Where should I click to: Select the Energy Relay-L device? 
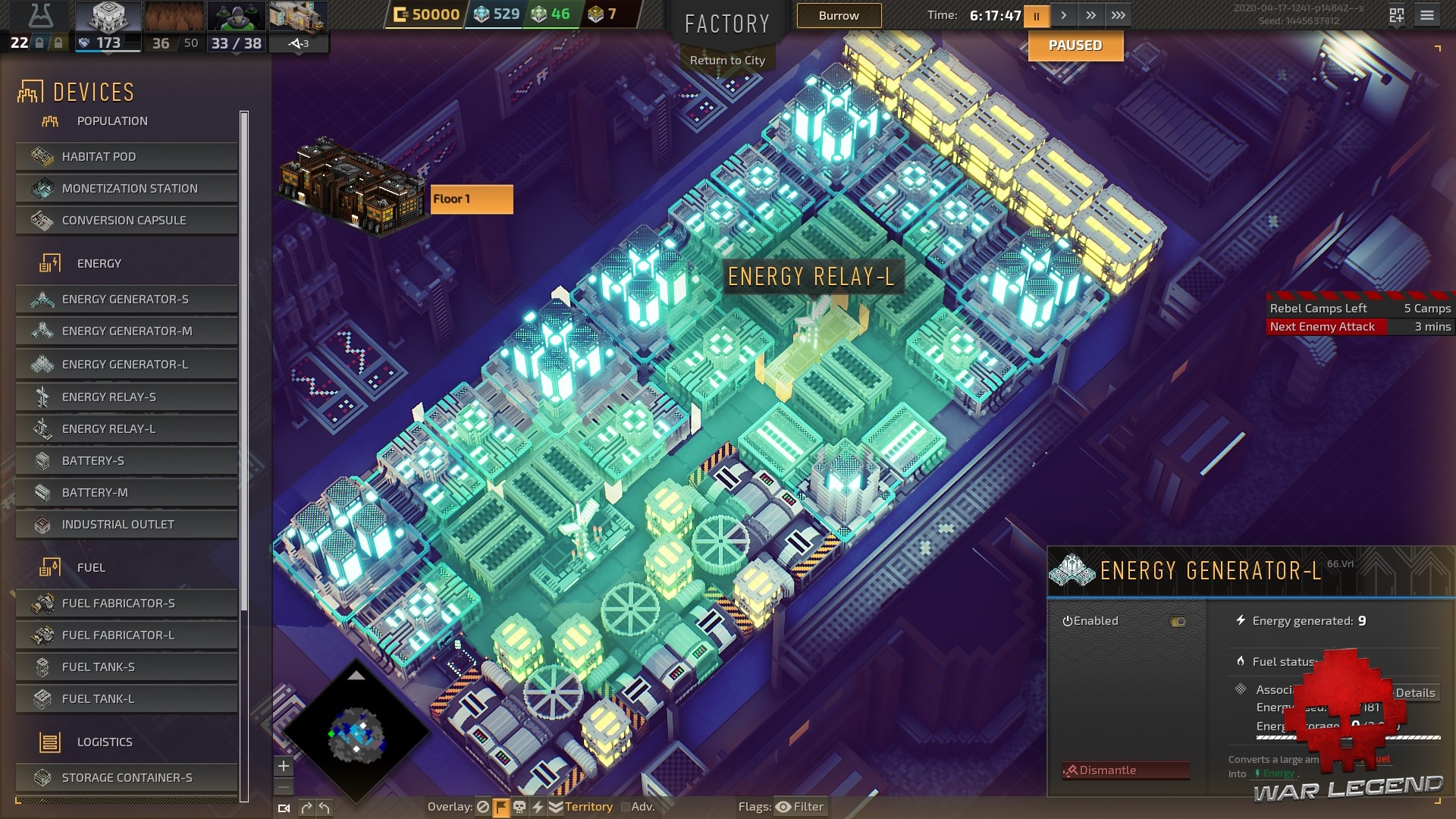pos(127,429)
